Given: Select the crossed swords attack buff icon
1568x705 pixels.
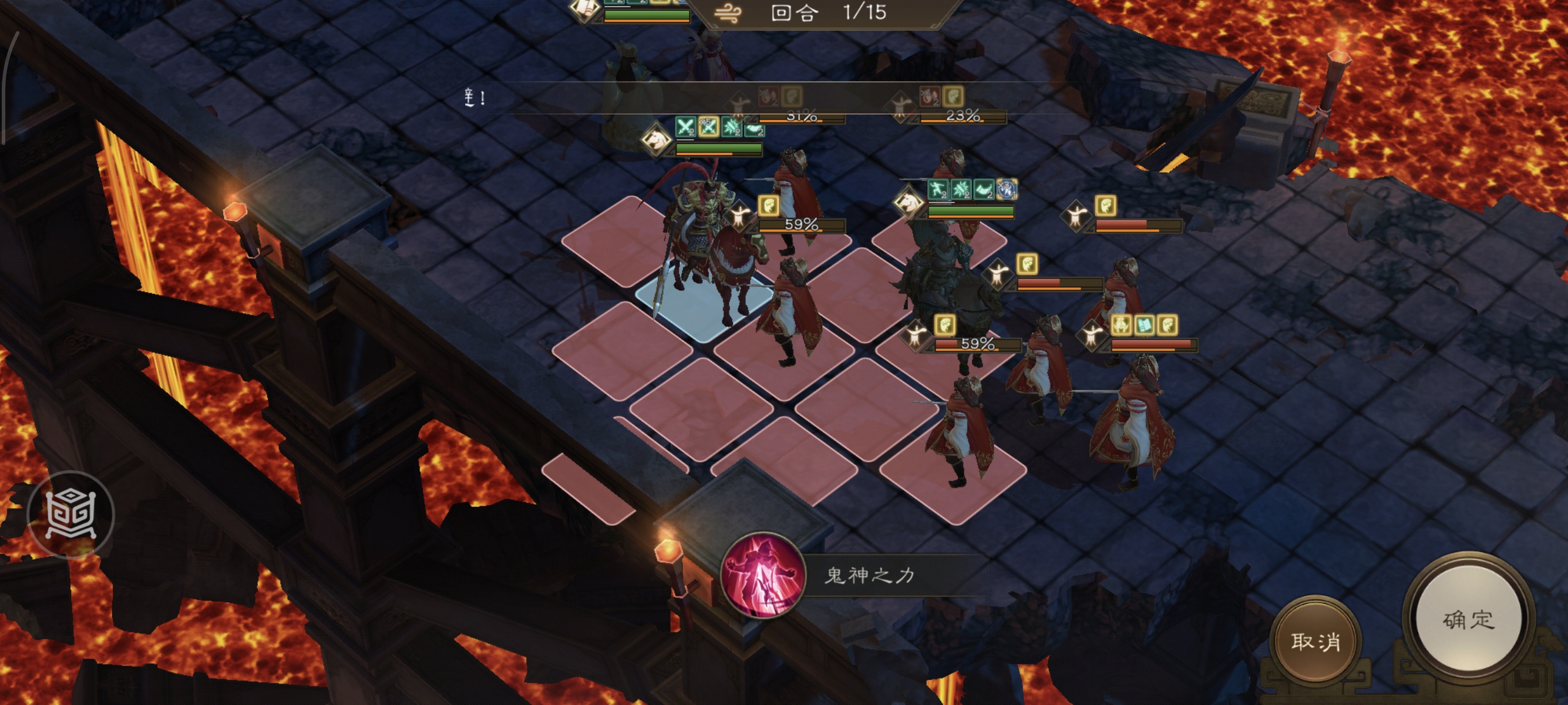Looking at the screenshot, I should click(x=685, y=128).
